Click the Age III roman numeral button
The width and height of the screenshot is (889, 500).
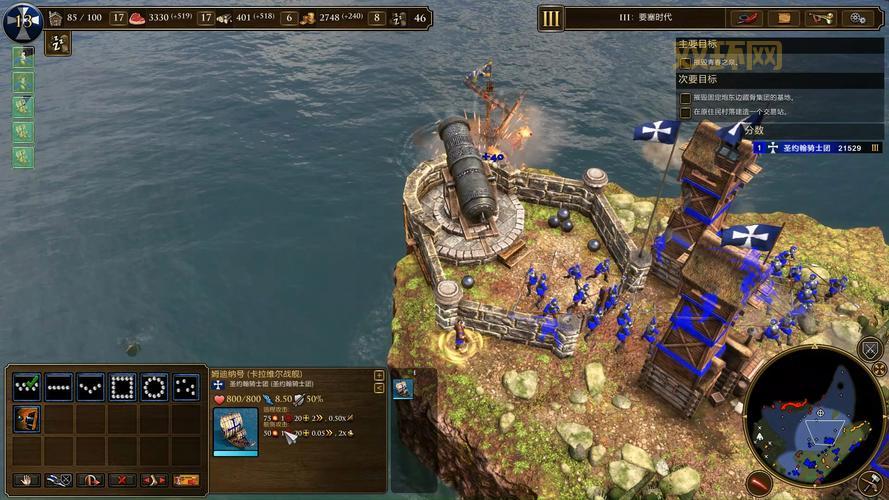click(551, 18)
